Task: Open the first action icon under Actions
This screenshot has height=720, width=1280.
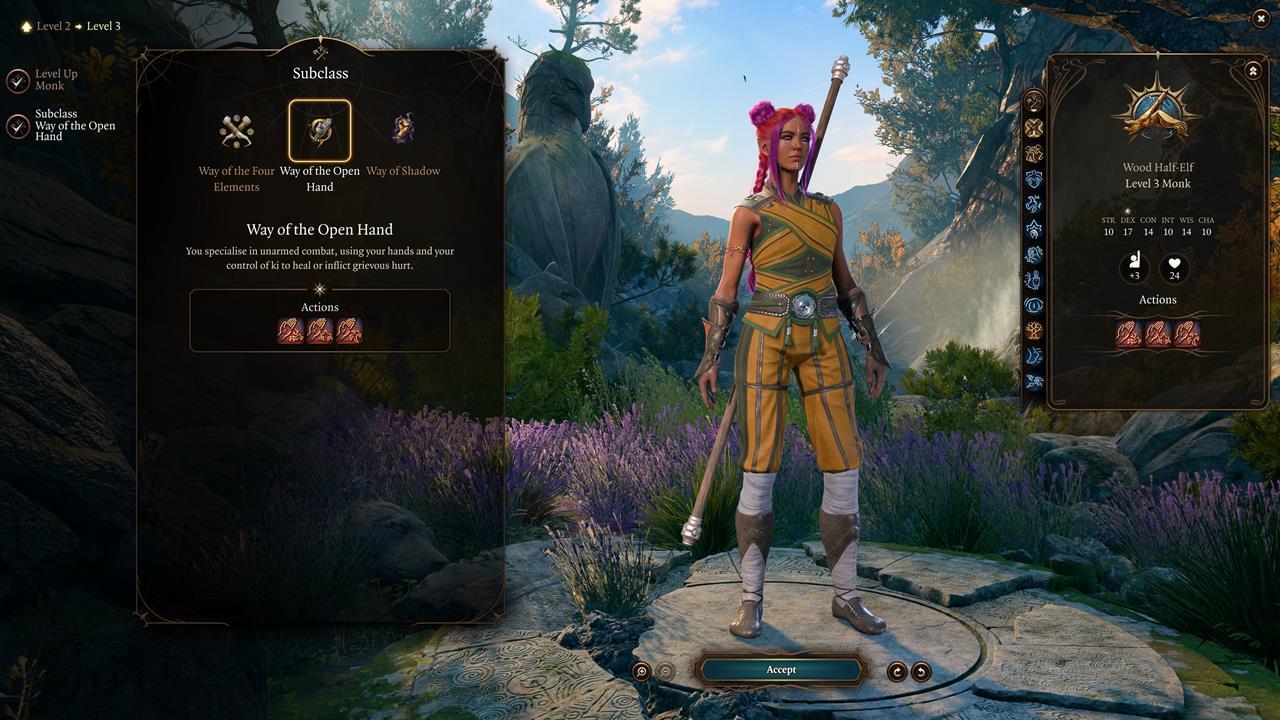Action: tap(289, 331)
